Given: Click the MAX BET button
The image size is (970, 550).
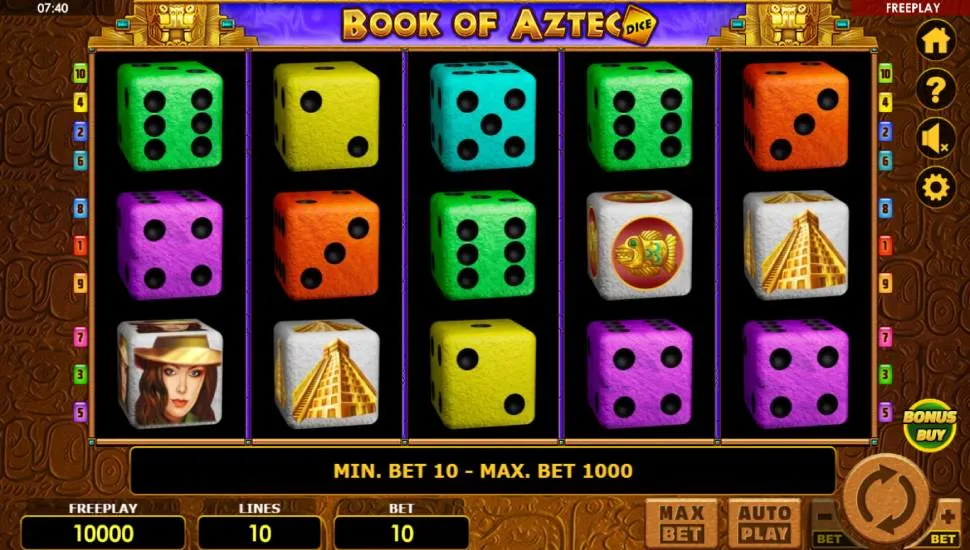Looking at the screenshot, I should tap(681, 523).
